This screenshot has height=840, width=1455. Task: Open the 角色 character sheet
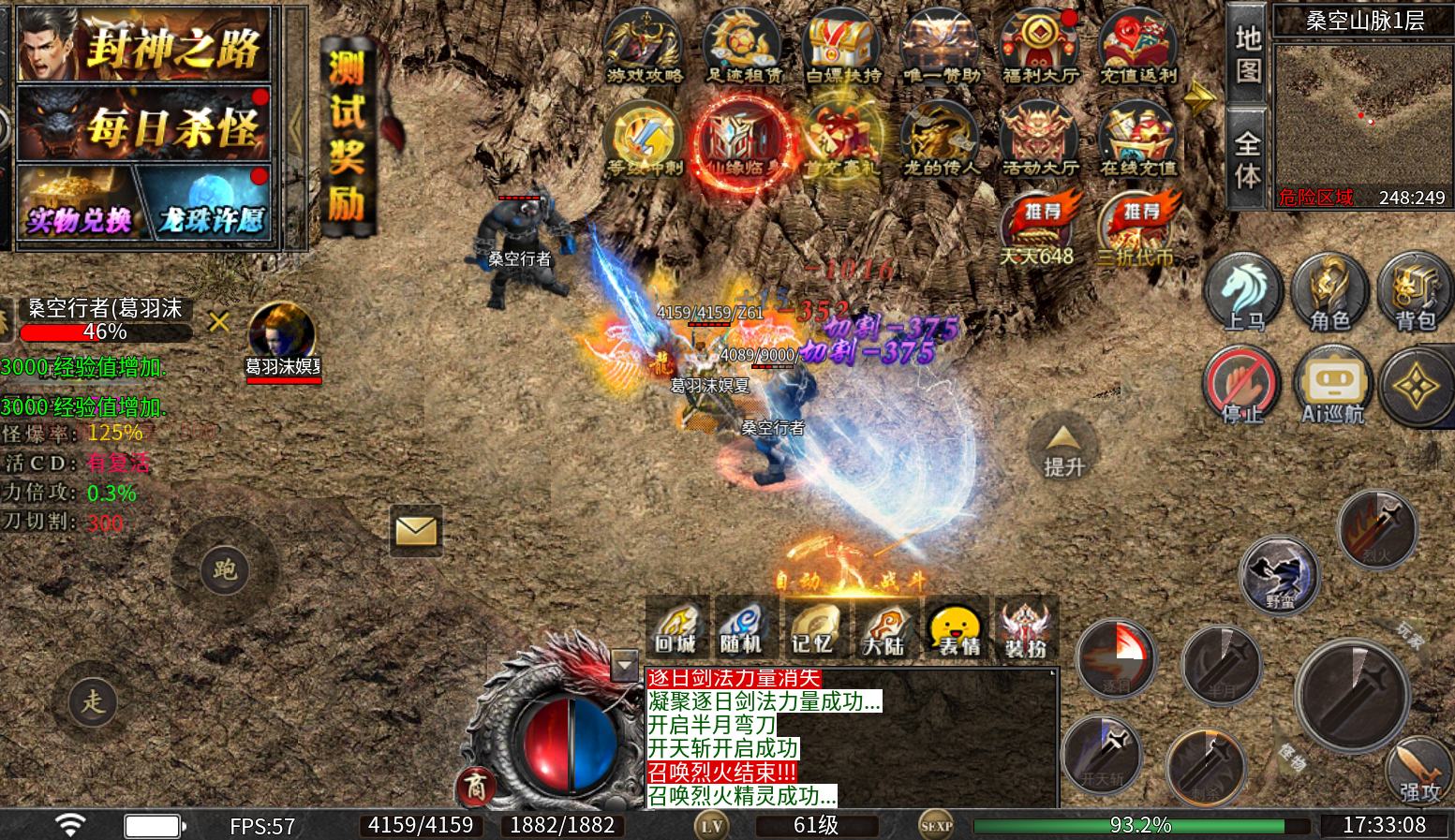(x=1329, y=292)
